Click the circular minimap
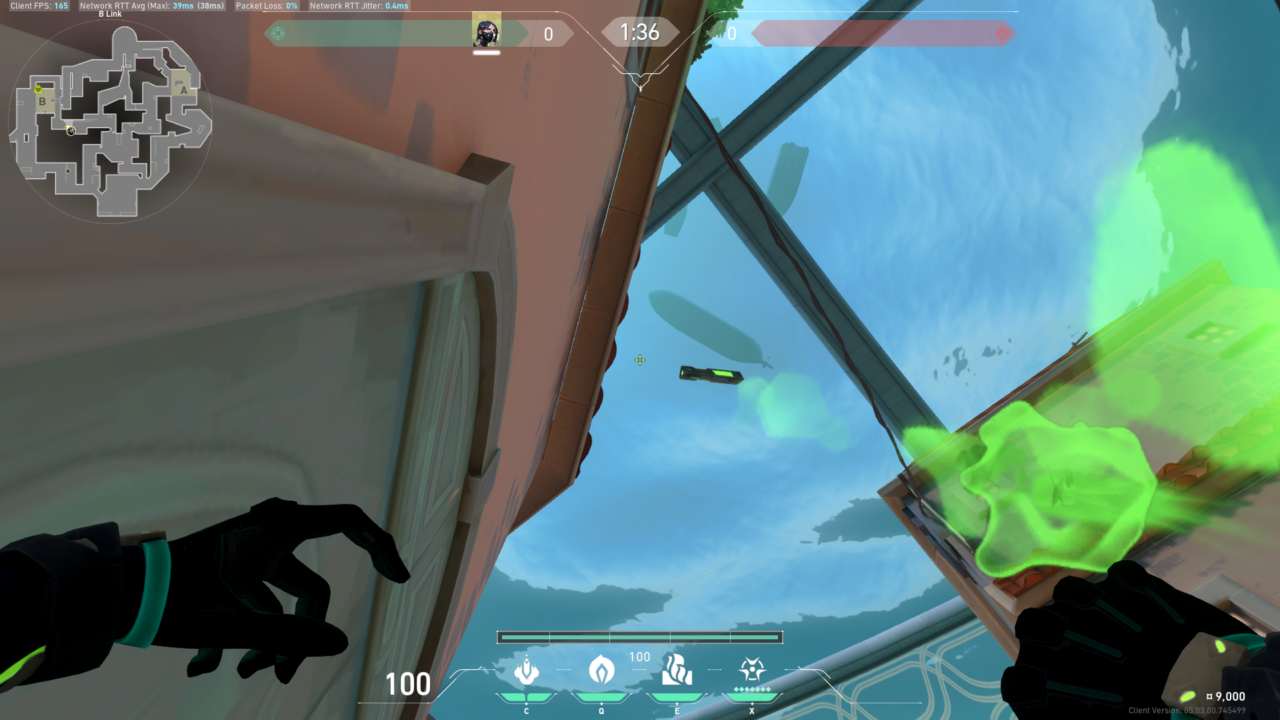This screenshot has height=720, width=1280. tap(110, 122)
